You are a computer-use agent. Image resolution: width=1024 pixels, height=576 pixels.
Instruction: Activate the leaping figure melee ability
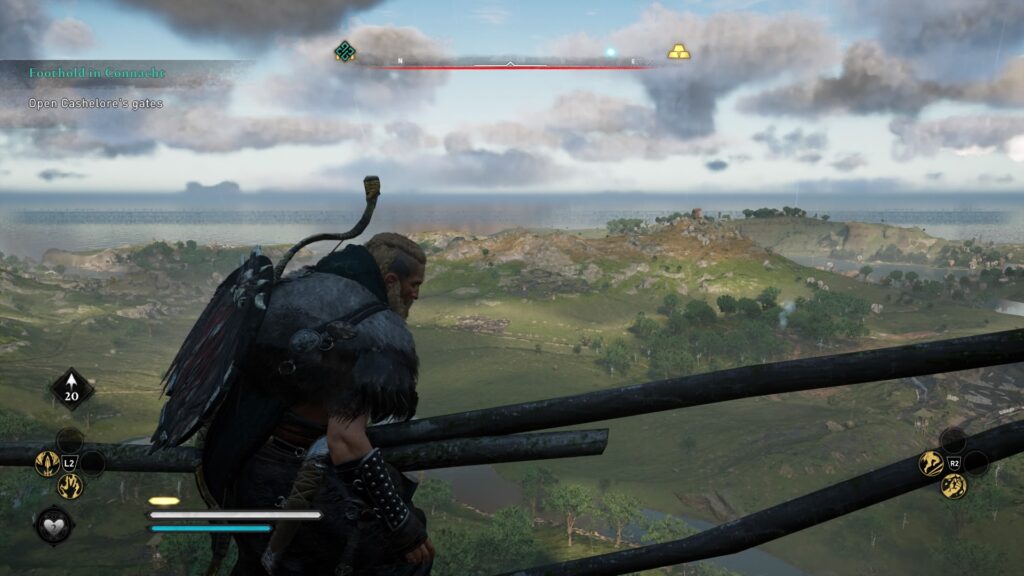(x=931, y=463)
